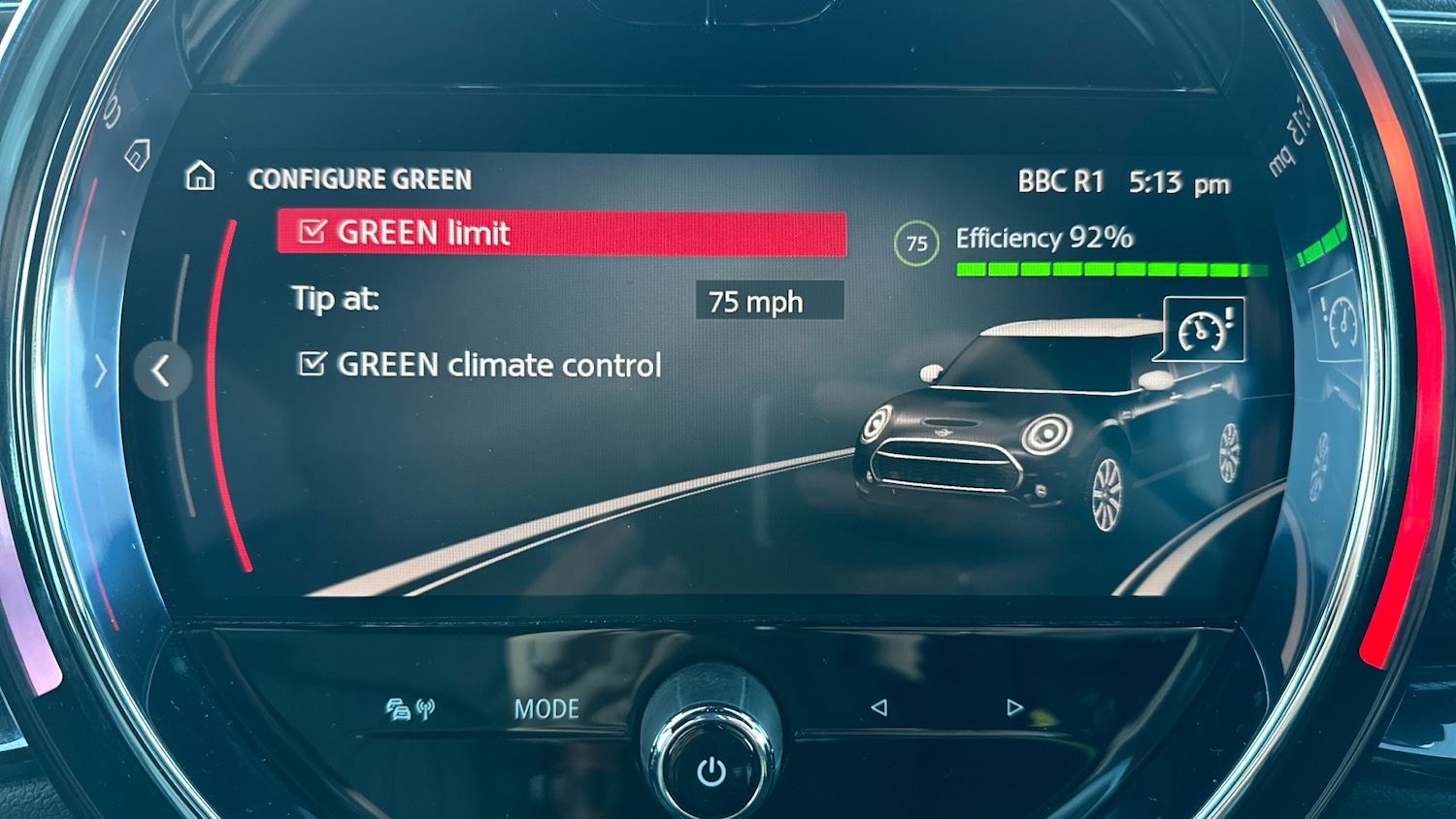The height and width of the screenshot is (819, 1456).
Task: Toggle GREEN climate control checkbox
Action: [x=313, y=364]
